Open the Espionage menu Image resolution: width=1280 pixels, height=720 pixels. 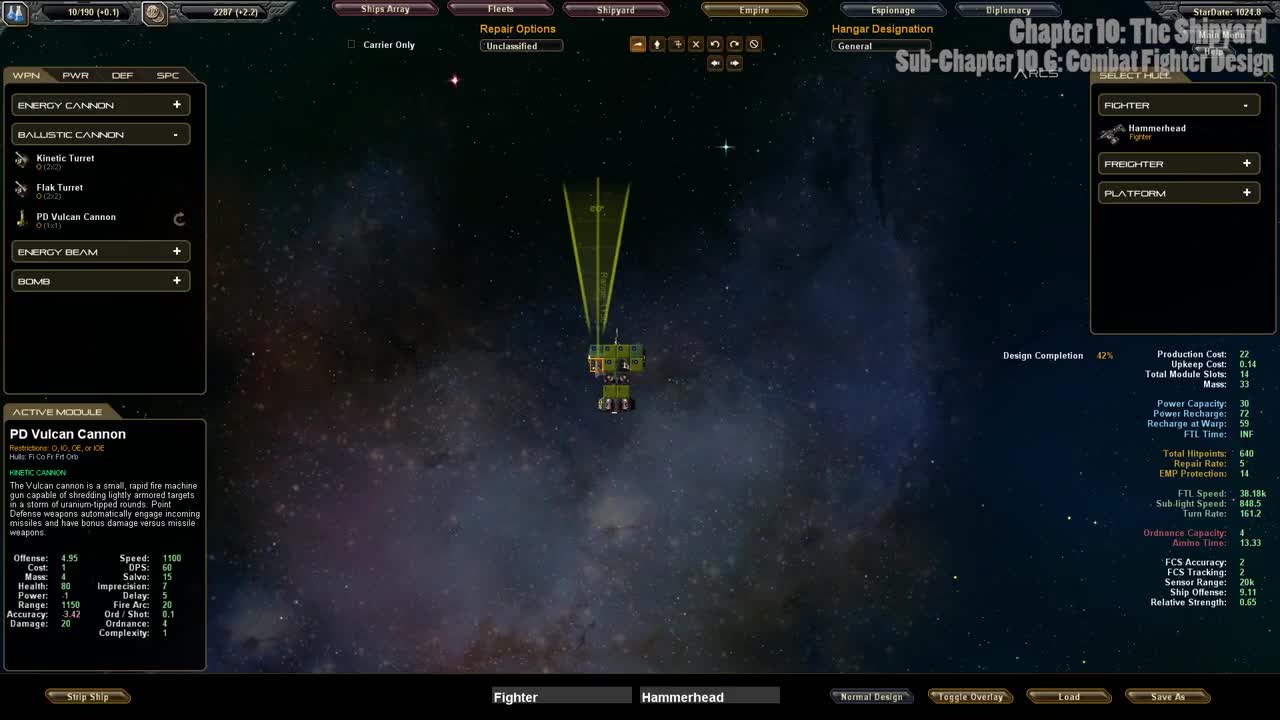pos(892,10)
